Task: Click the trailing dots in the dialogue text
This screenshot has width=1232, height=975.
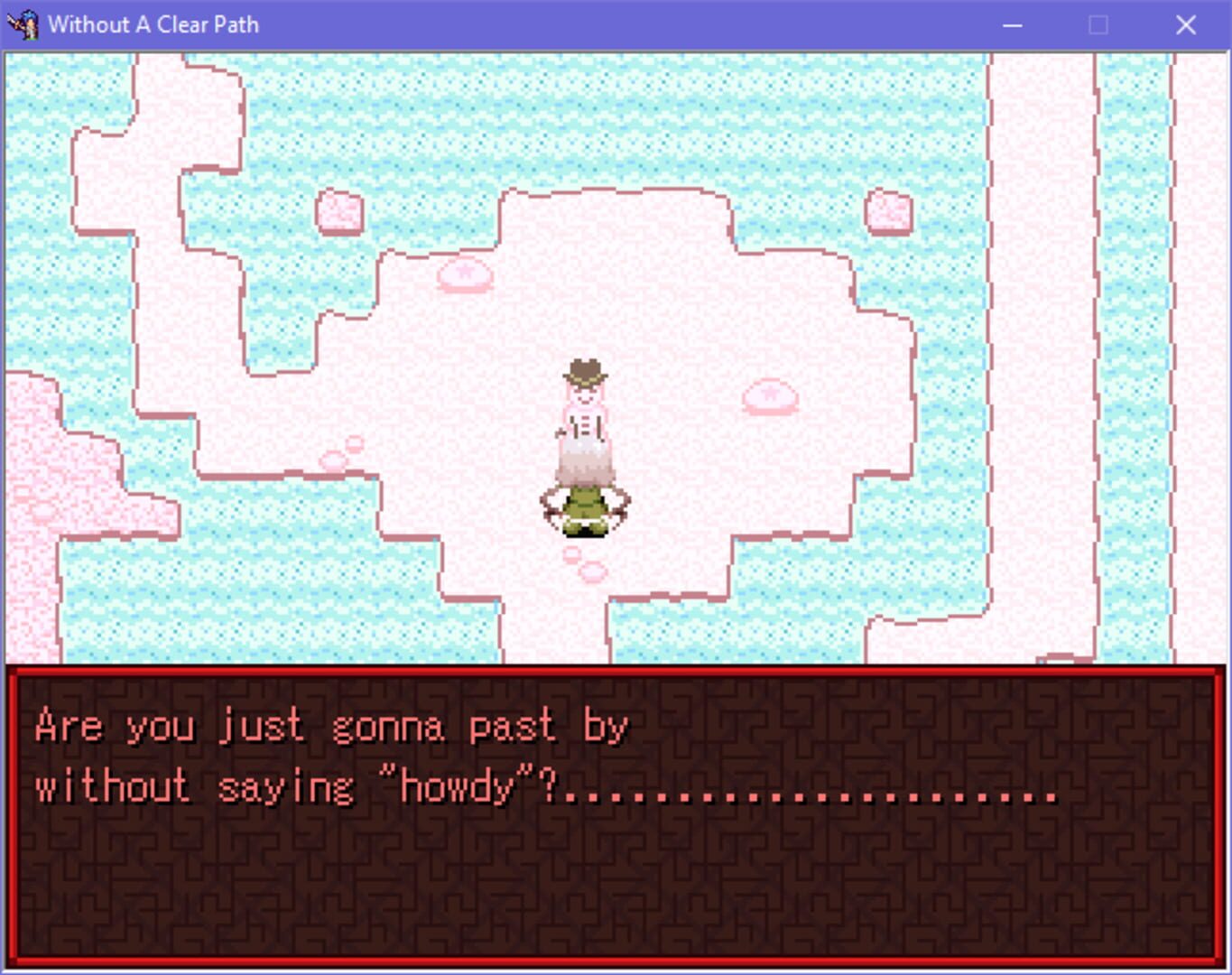Action: click(812, 794)
